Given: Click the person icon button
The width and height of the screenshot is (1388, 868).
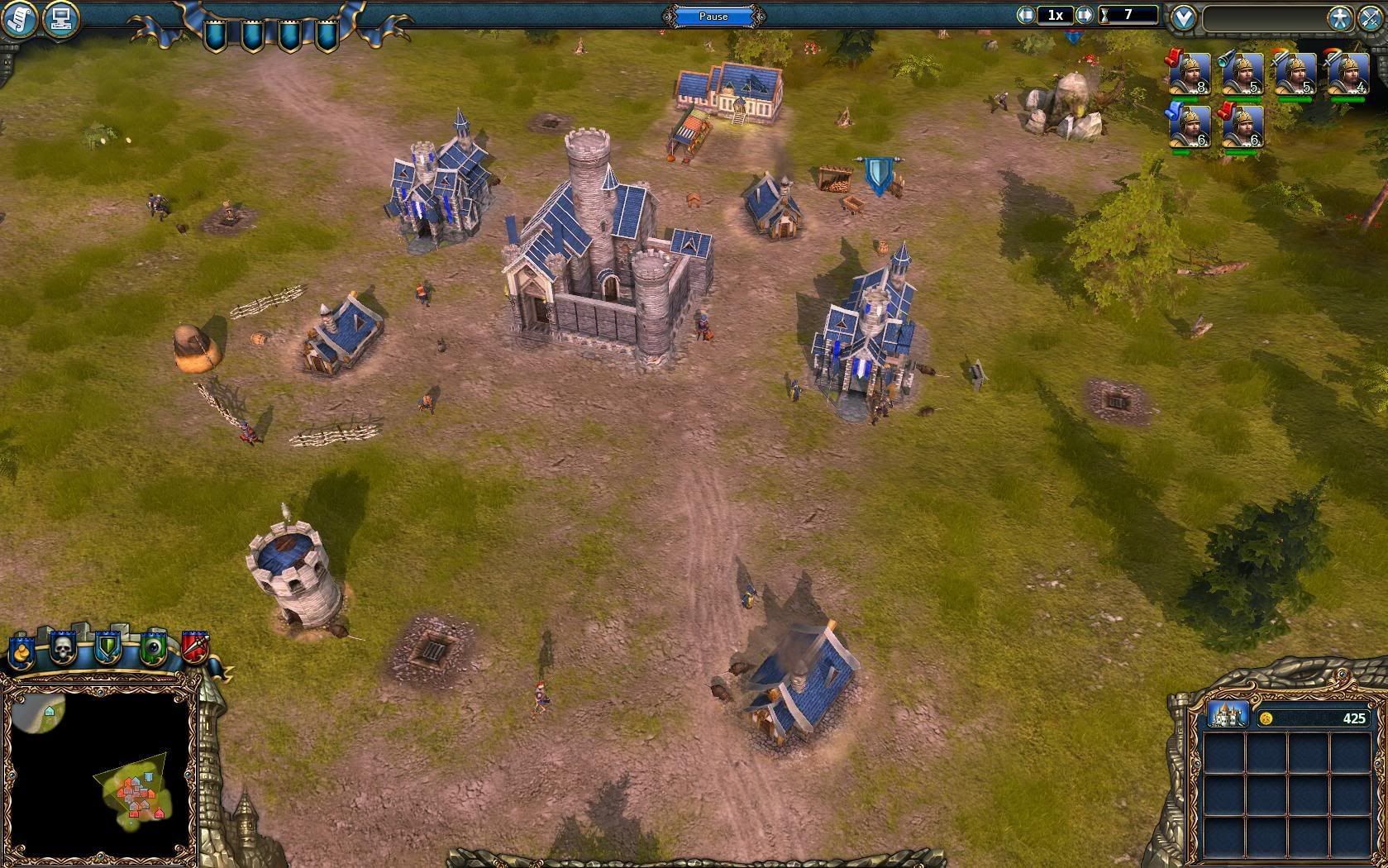Looking at the screenshot, I should (1339, 18).
